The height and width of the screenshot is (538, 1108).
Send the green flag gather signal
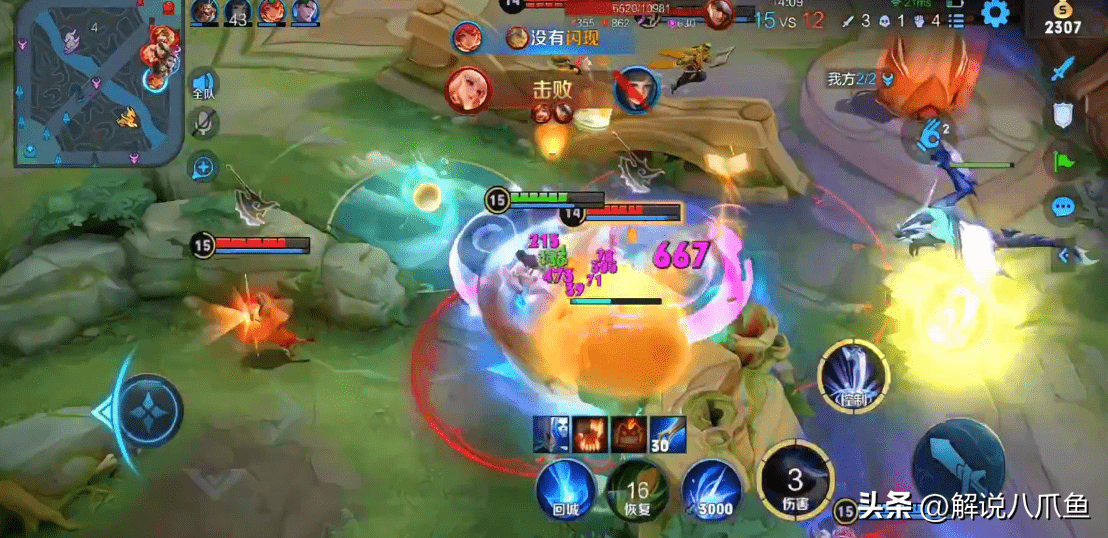[1063, 160]
